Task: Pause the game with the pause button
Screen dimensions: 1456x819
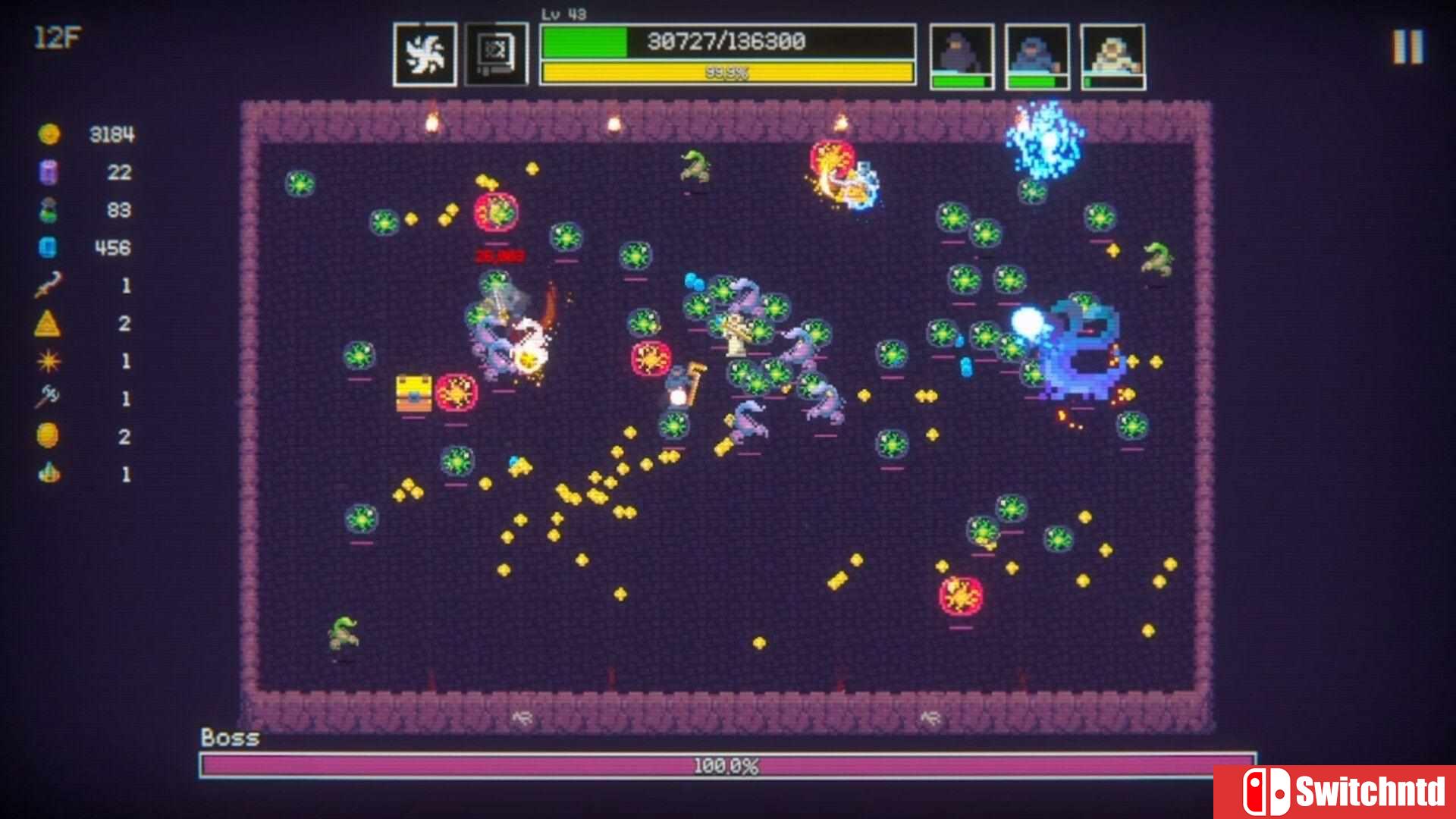Action: (x=1407, y=47)
